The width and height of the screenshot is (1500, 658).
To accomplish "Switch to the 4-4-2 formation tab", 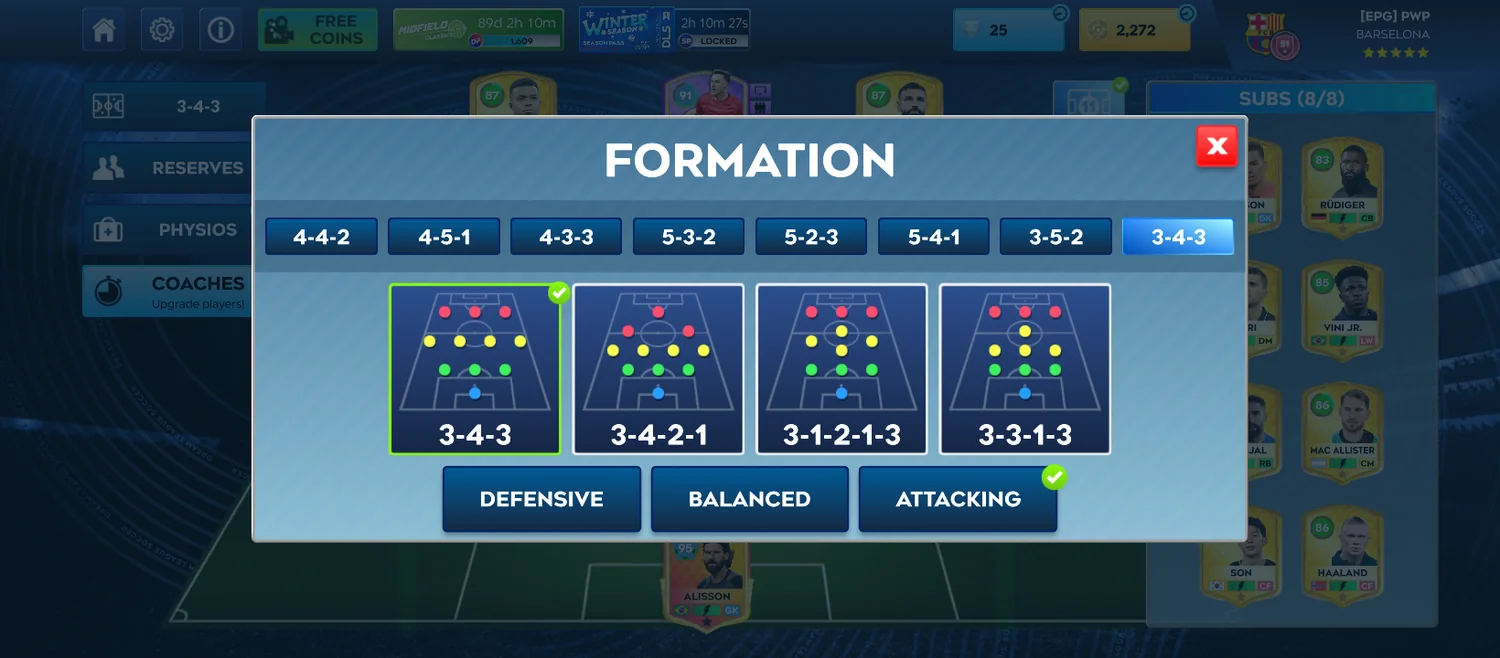I will (x=321, y=237).
